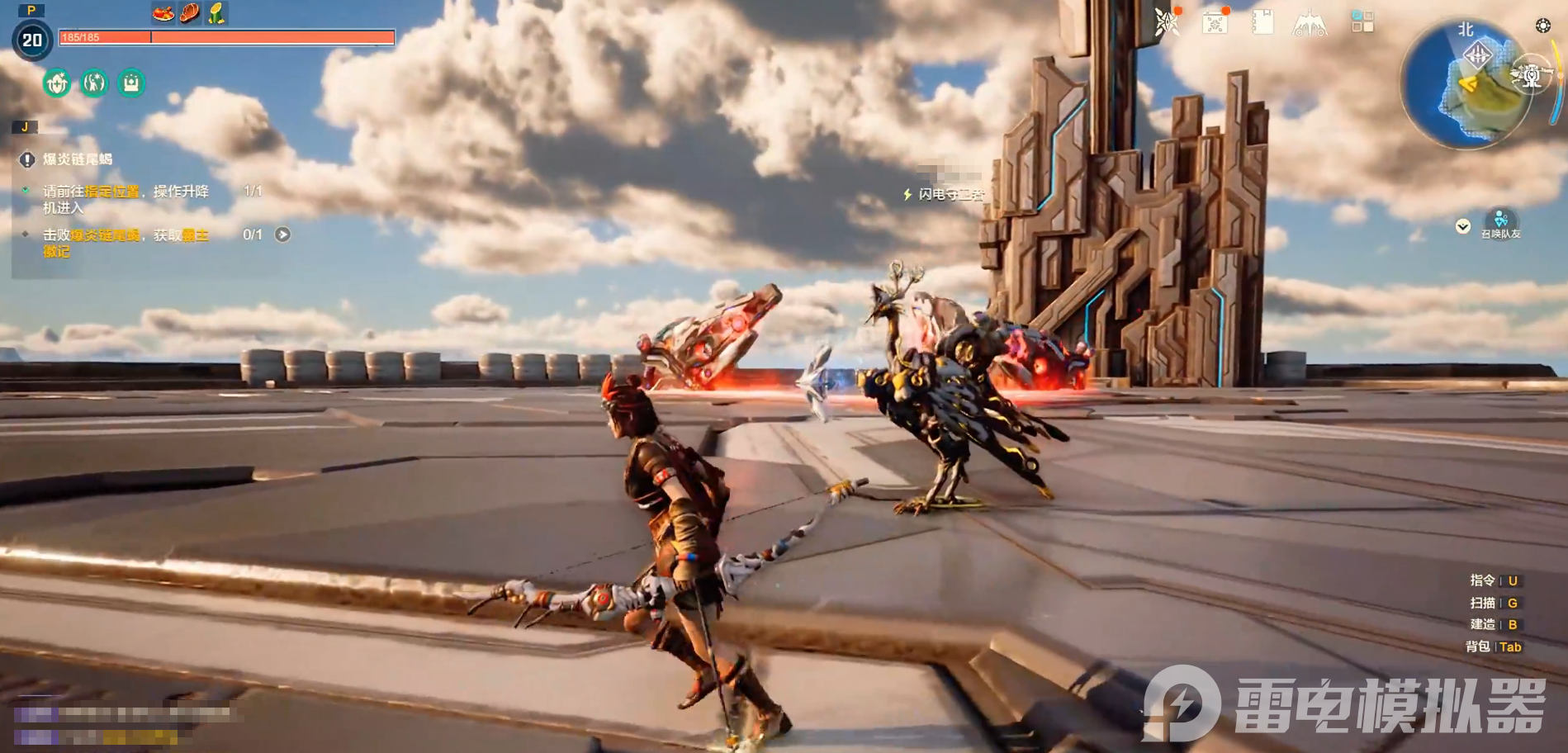The height and width of the screenshot is (753, 1568).
Task: Select the green bamboo food buff icon
Action: 216,13
